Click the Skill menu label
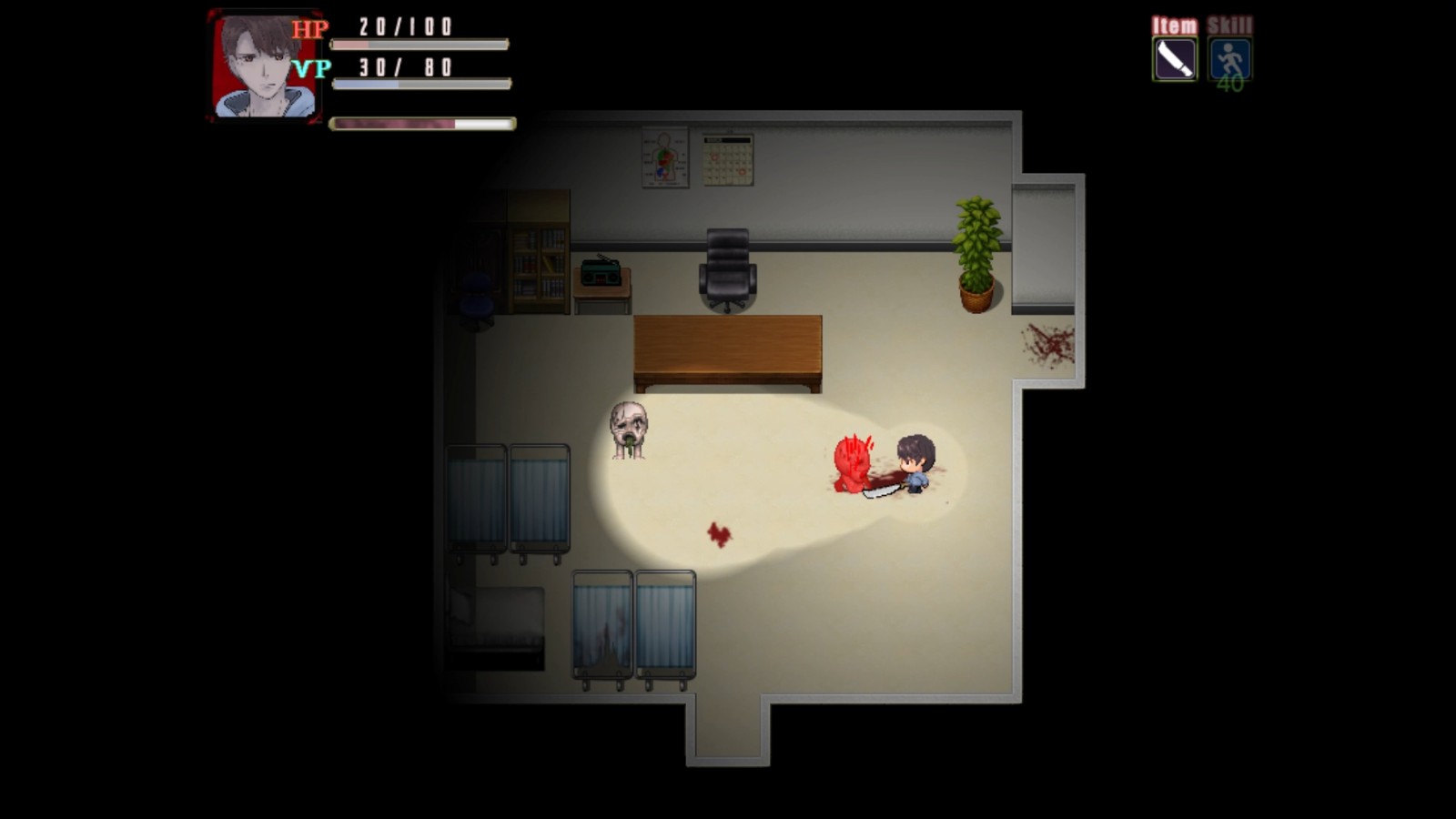 tap(1230, 25)
